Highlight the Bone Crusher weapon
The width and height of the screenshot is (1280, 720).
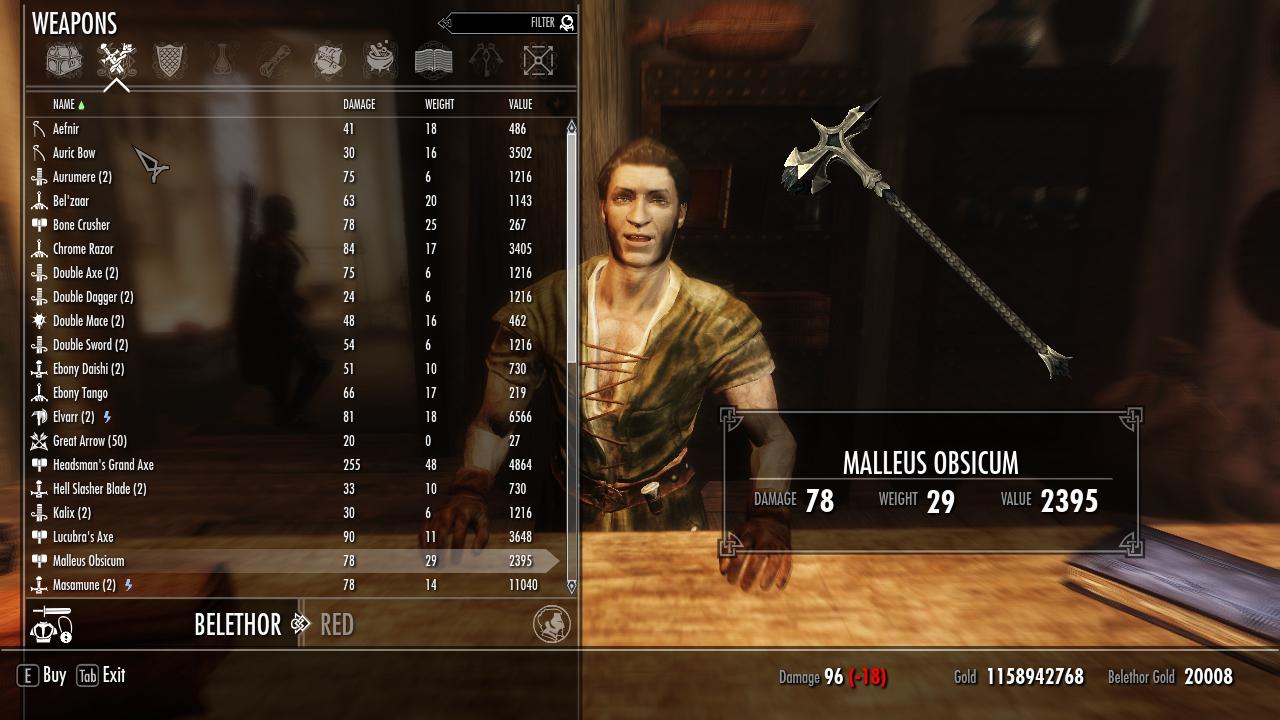click(x=81, y=225)
